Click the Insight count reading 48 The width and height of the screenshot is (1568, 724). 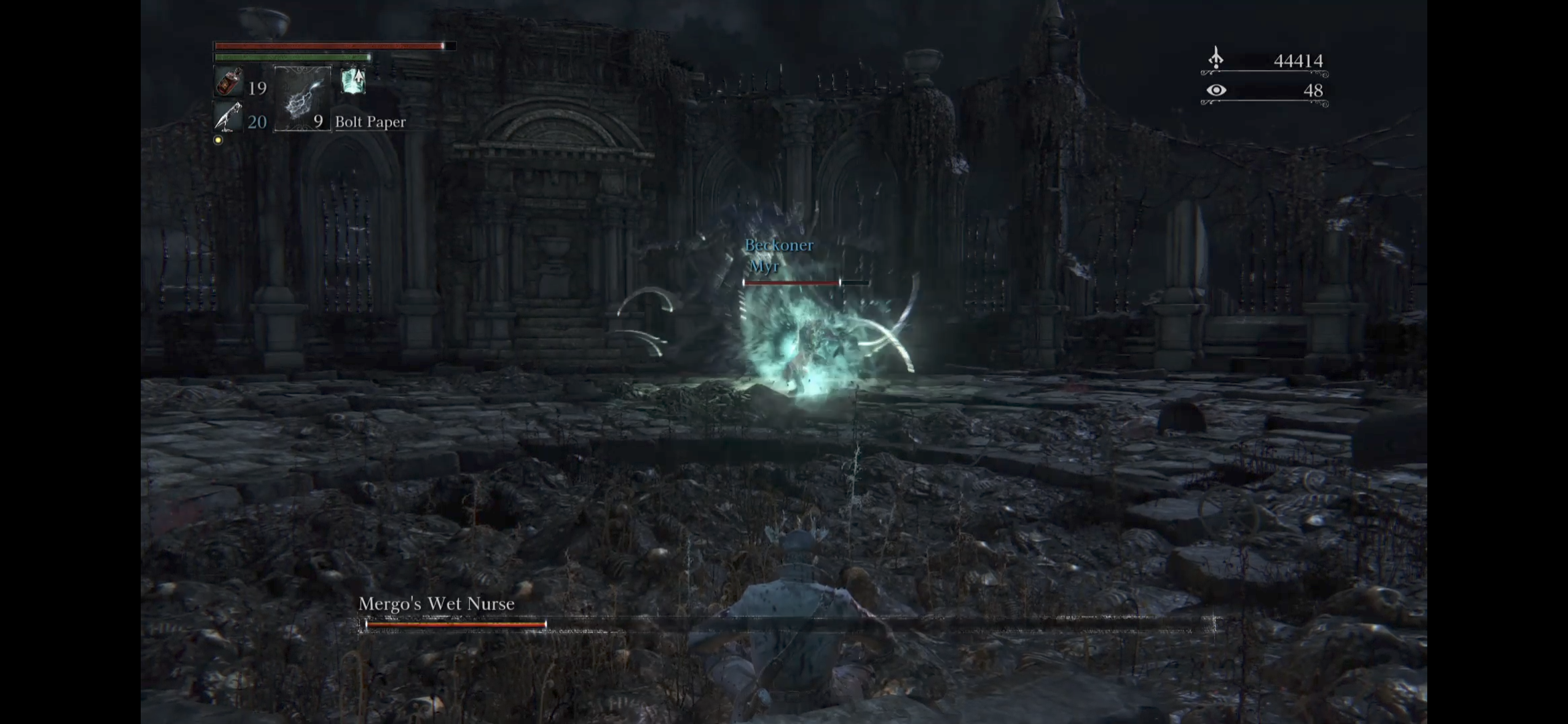coord(1315,89)
